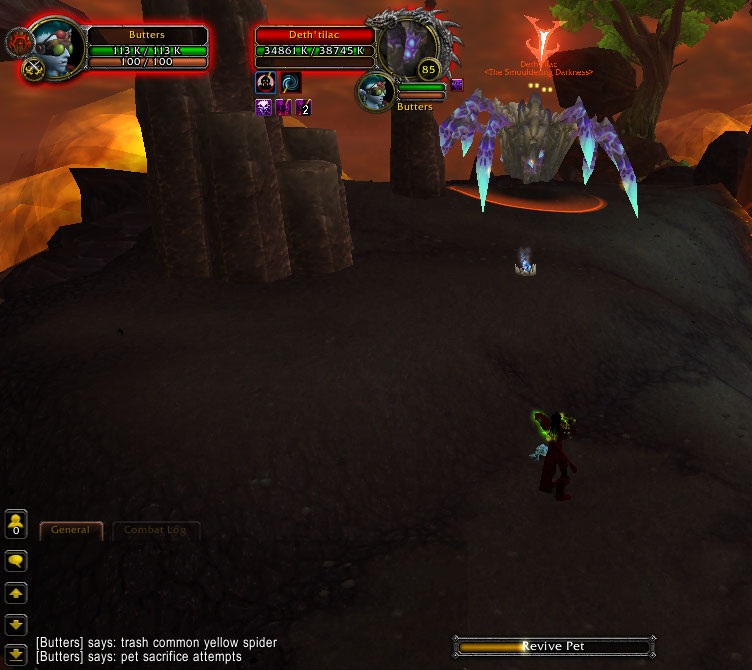
Task: Check the purple skull buff icon
Action: [x=264, y=107]
